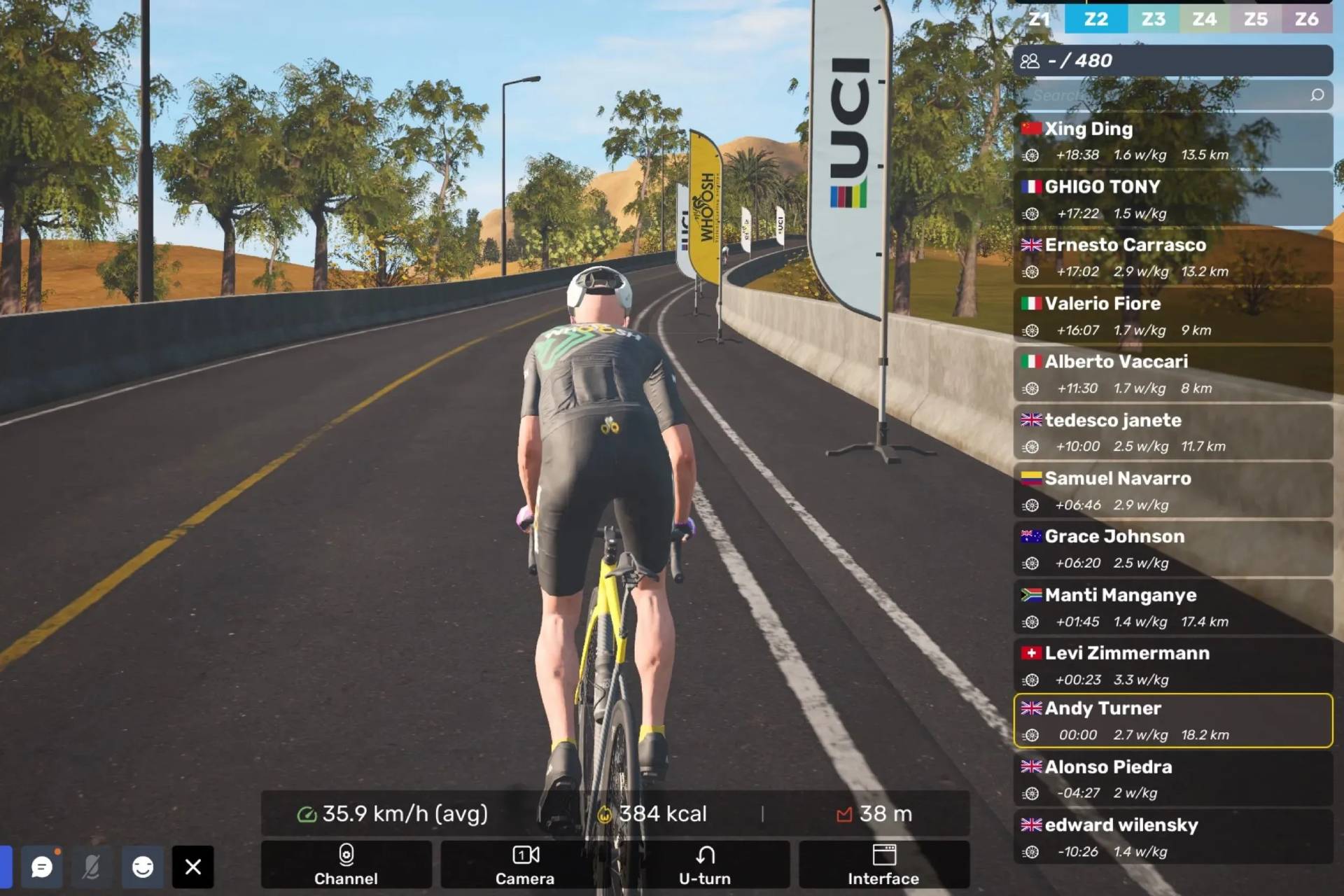The width and height of the screenshot is (1344, 896).
Task: Select edward wilensky's rider entry
Action: point(1173,837)
